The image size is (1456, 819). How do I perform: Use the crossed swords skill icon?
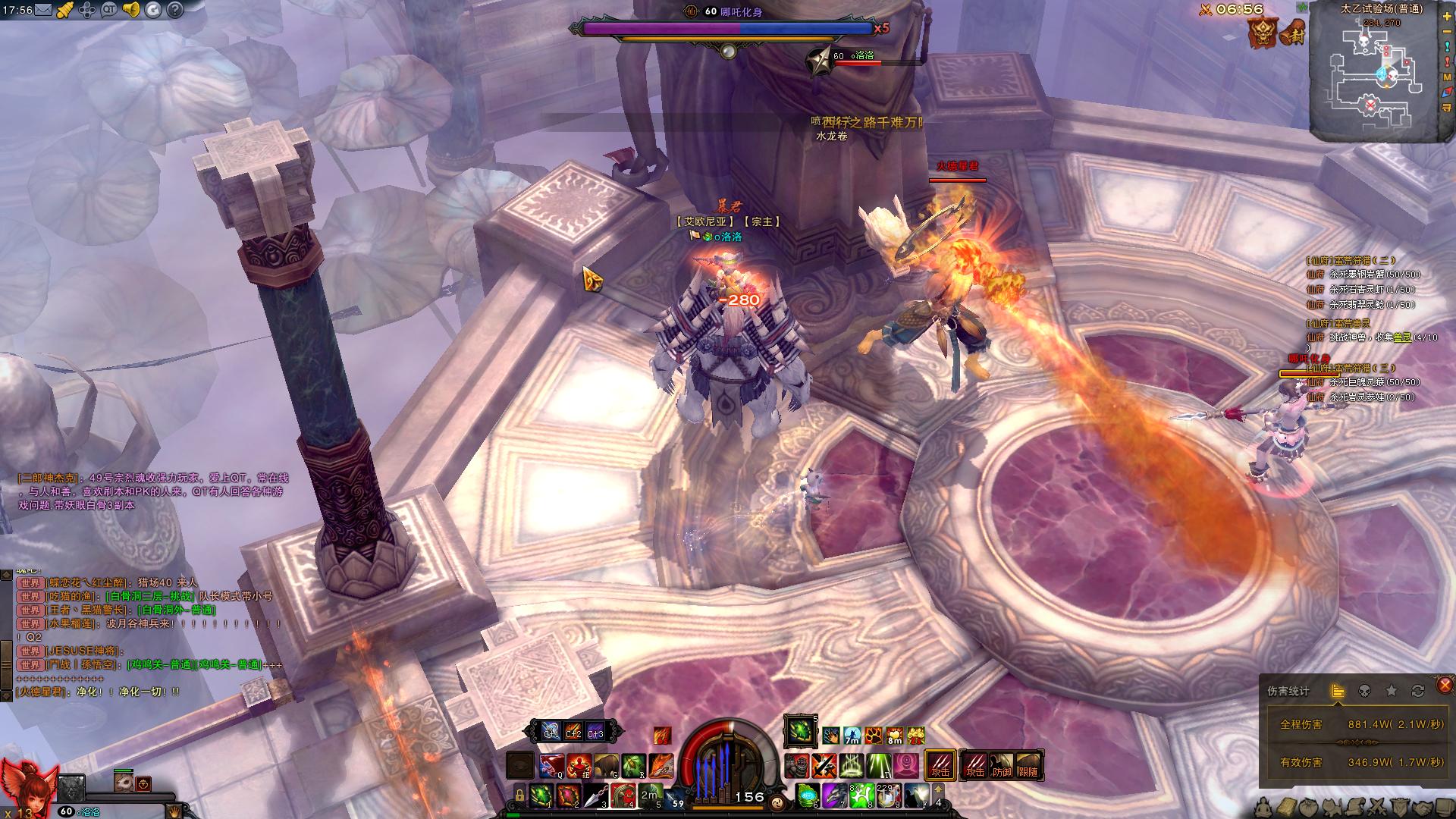[824, 766]
